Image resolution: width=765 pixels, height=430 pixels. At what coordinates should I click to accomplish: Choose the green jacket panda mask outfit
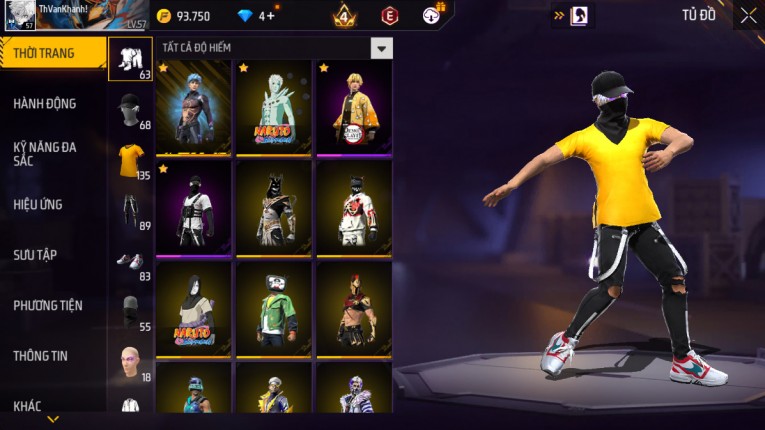click(273, 309)
